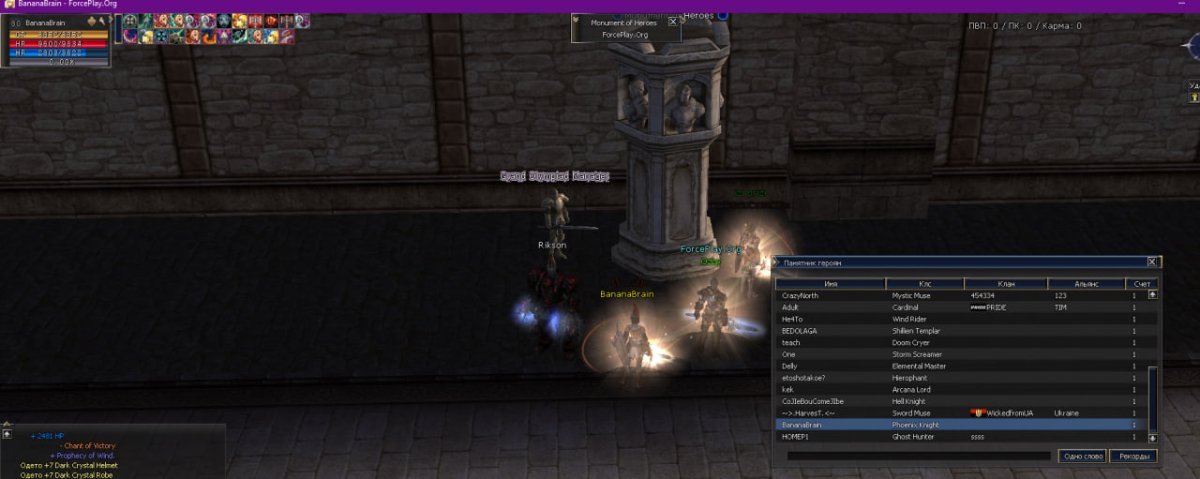1200x479 pixels.
Task: Click the hero word text input field
Action: 918,456
